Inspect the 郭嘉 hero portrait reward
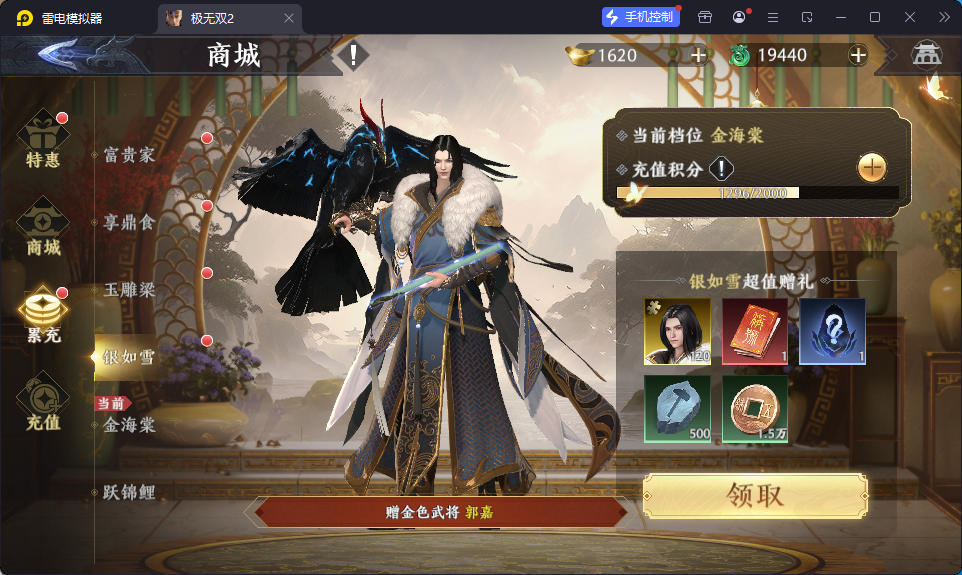This screenshot has width=962, height=575. [x=677, y=331]
